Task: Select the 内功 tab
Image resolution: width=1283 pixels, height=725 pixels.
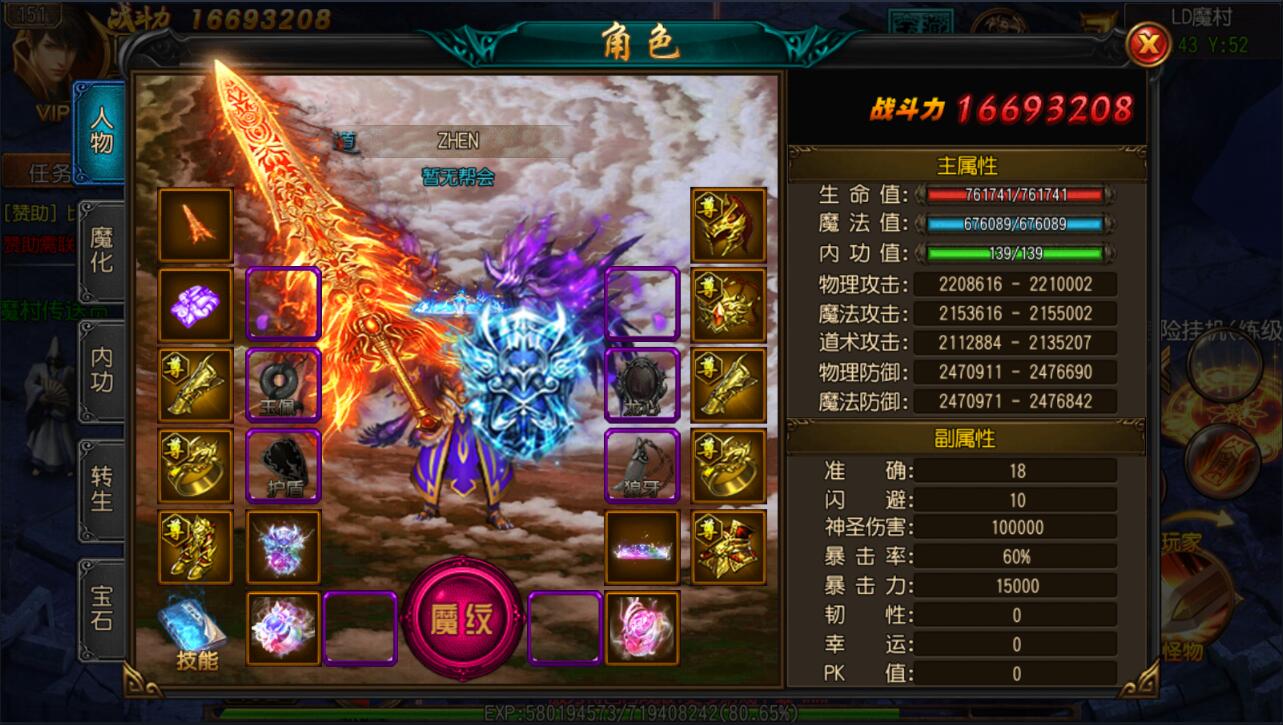Action: pyautogui.click(x=102, y=369)
